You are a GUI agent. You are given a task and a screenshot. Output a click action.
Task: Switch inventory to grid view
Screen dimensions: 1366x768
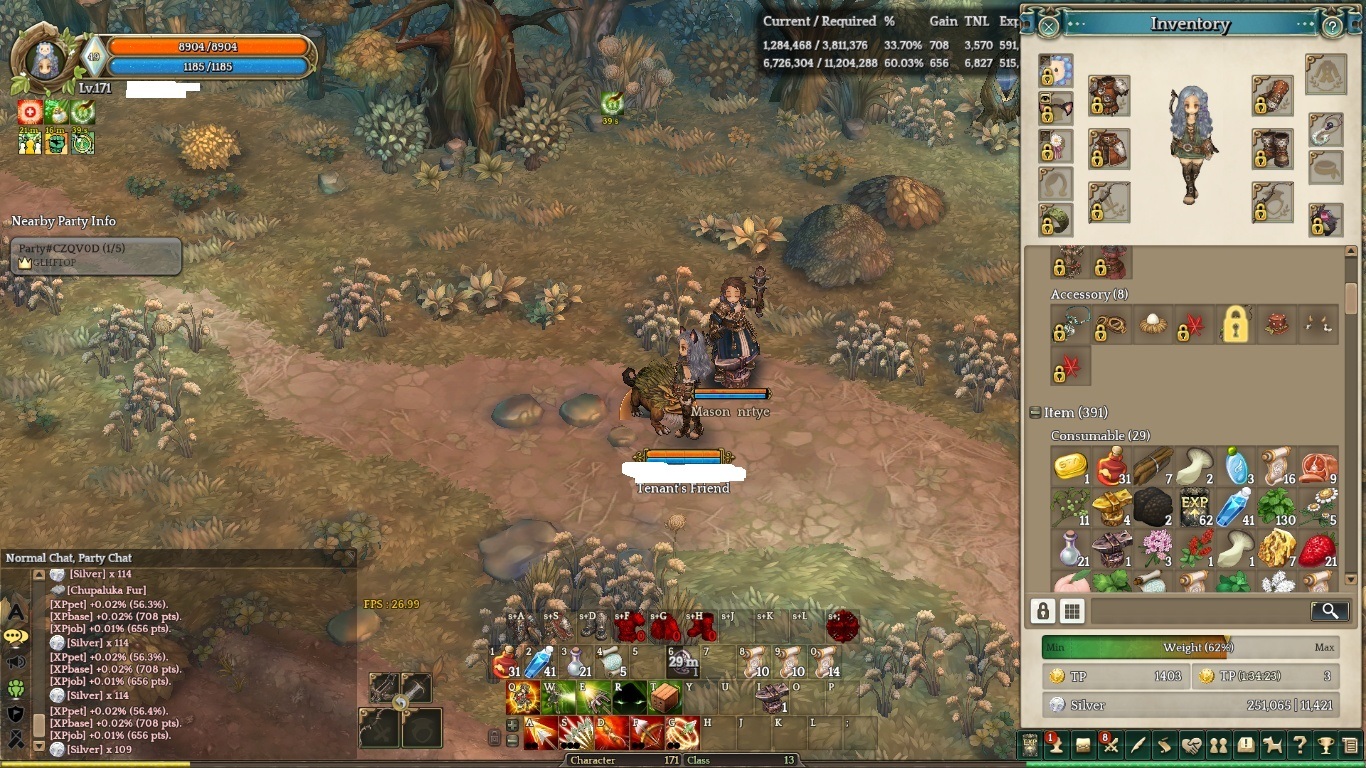pos(1072,611)
